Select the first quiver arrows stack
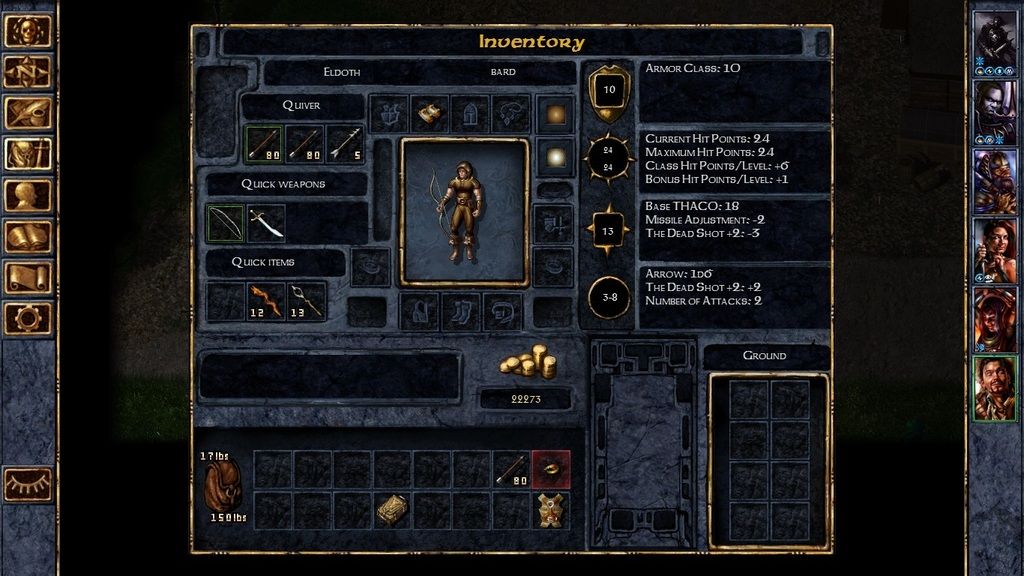This screenshot has height=576, width=1024. [x=265, y=144]
